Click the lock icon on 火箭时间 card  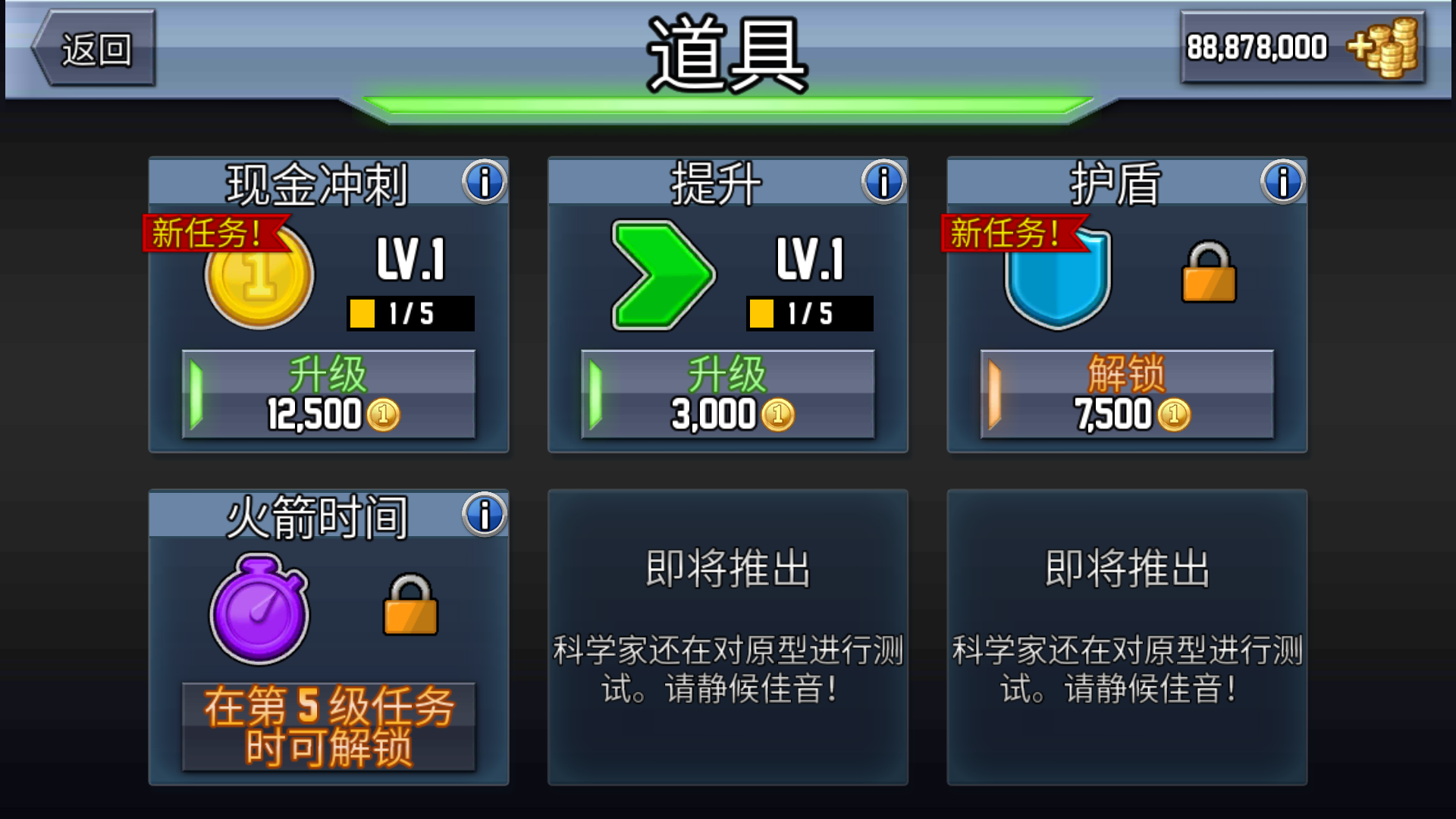click(x=409, y=607)
